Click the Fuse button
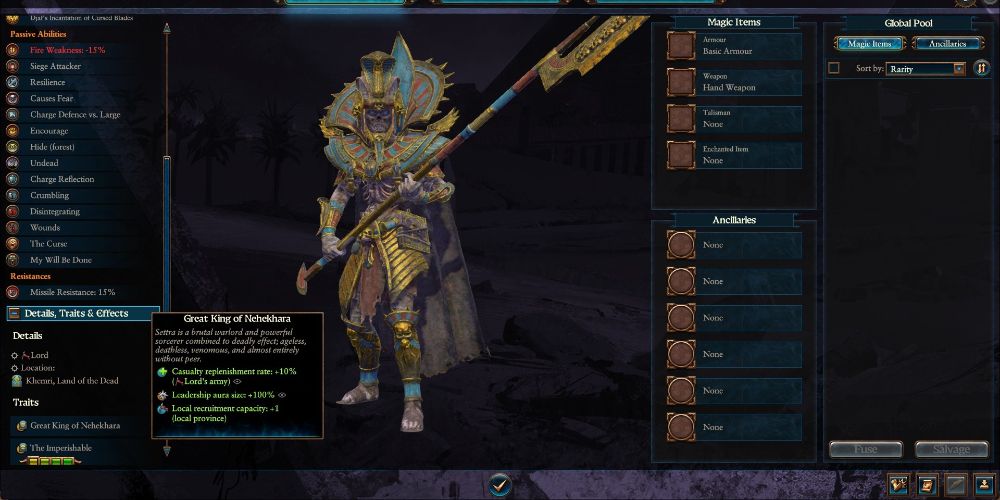The height and width of the screenshot is (500, 1000). point(865,450)
